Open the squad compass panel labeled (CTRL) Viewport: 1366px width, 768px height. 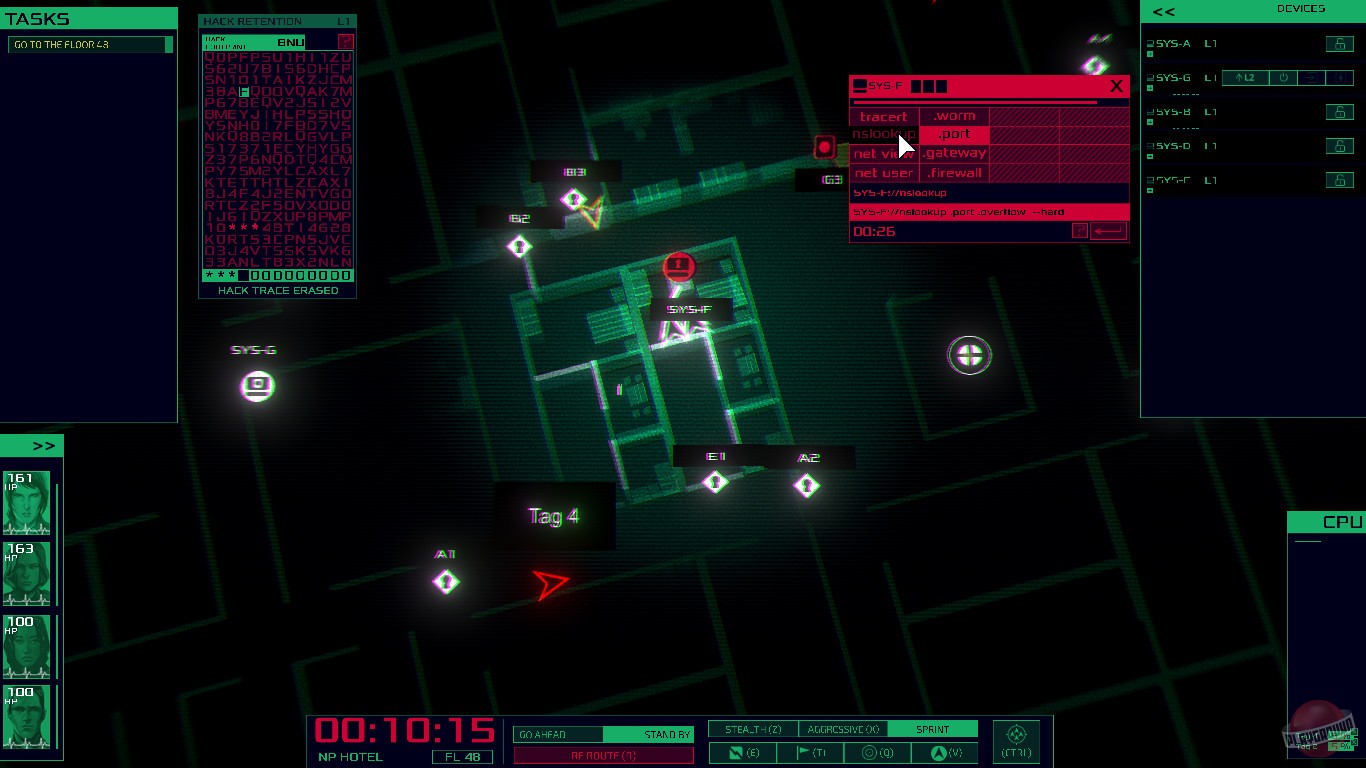(x=1017, y=740)
